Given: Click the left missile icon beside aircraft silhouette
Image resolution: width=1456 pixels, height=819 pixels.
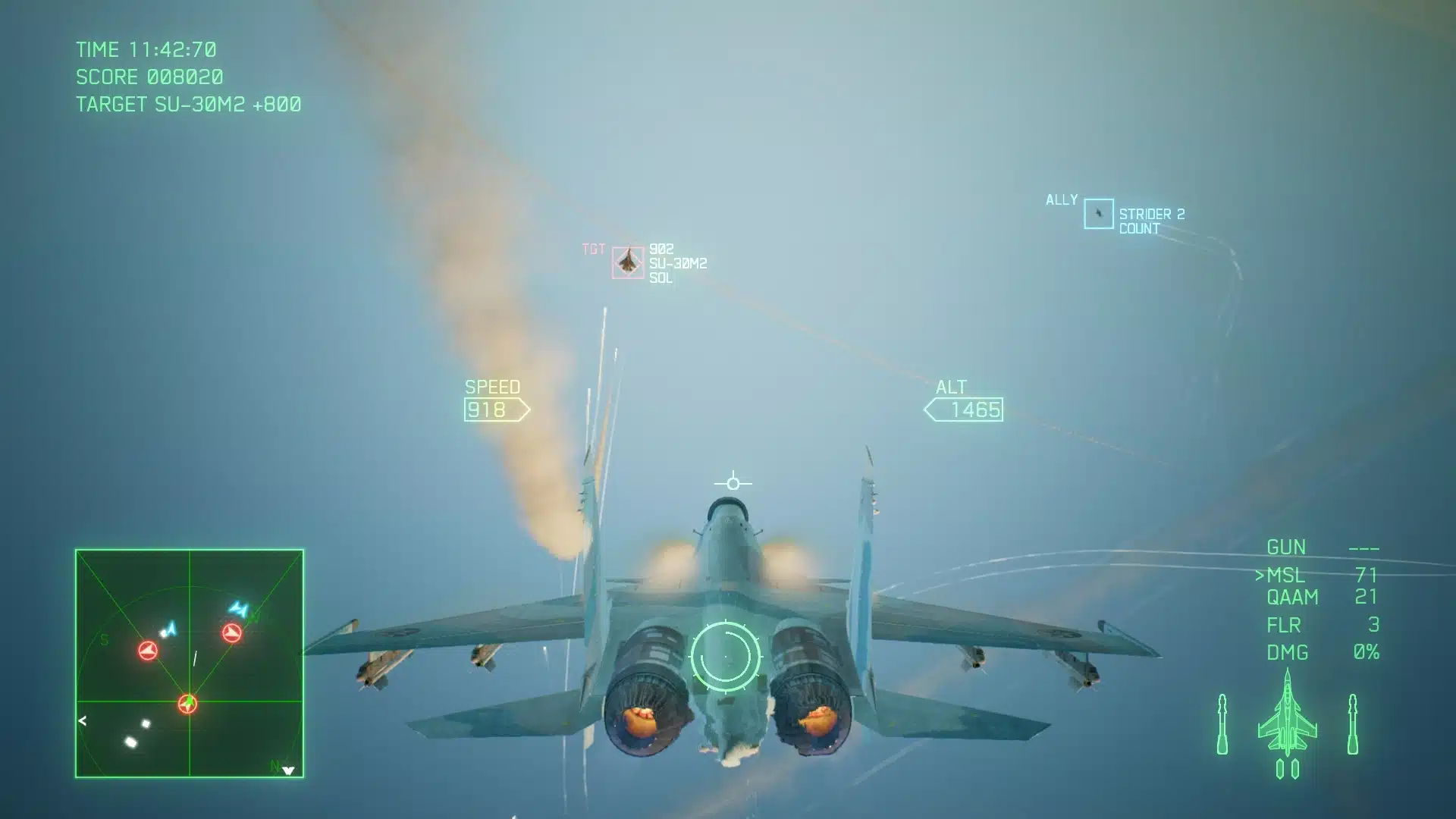Looking at the screenshot, I should tap(1224, 724).
